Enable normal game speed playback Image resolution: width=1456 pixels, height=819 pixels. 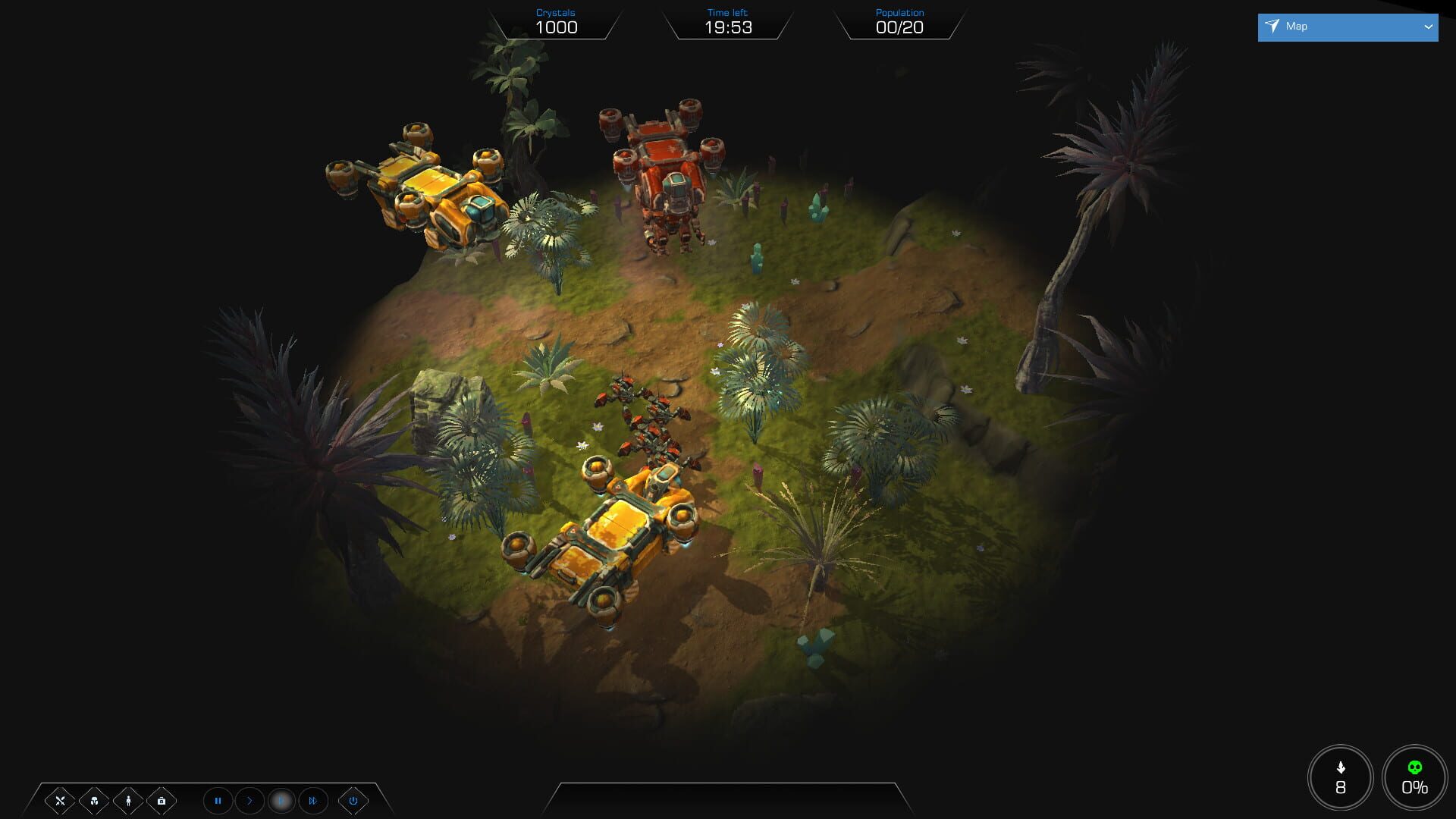click(250, 801)
